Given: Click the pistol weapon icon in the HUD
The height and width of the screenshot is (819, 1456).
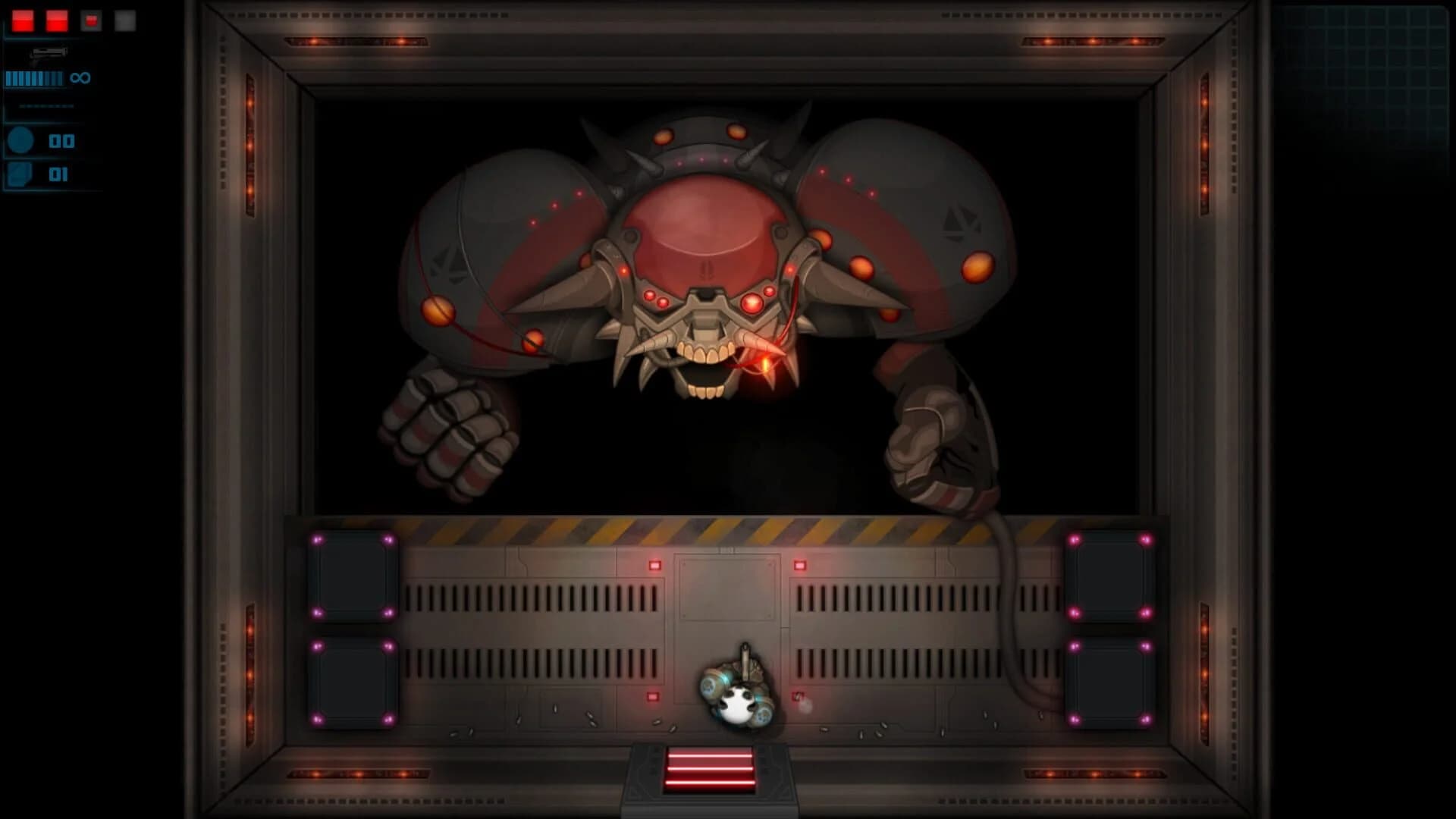Looking at the screenshot, I should (49, 55).
